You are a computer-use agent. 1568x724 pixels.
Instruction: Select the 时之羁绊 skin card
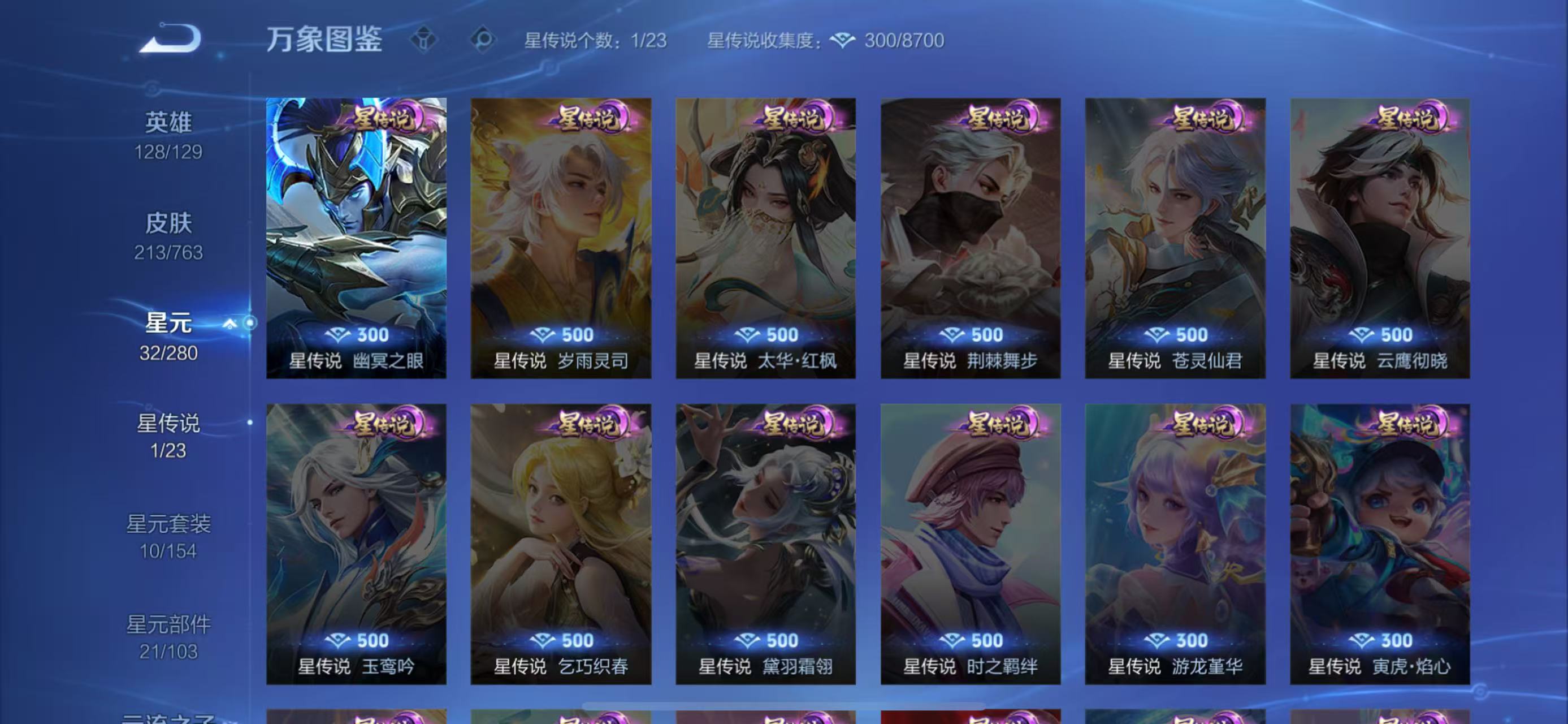(x=971, y=544)
